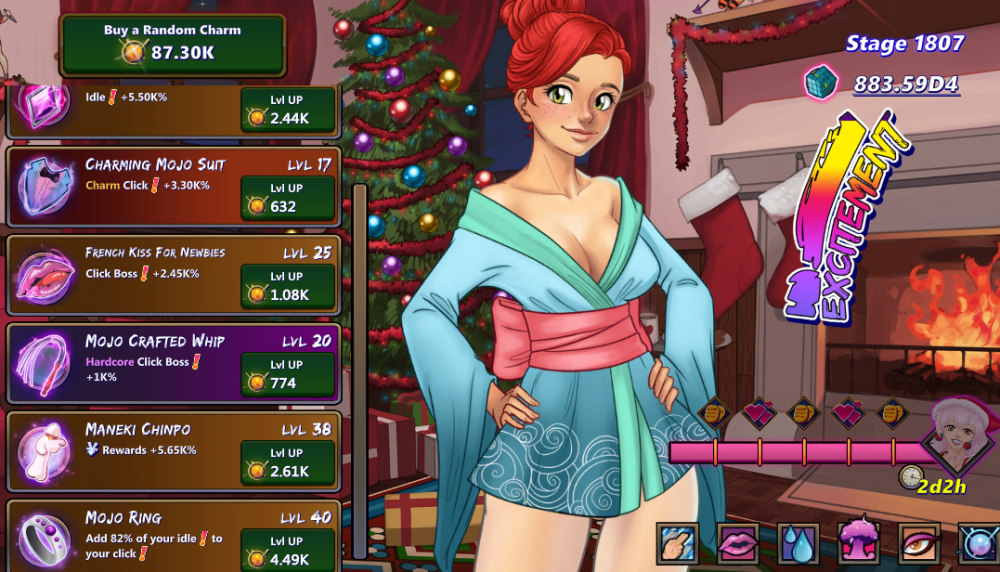Buy a Random Charm for 87.30K
1000x572 pixels.
coord(172,44)
